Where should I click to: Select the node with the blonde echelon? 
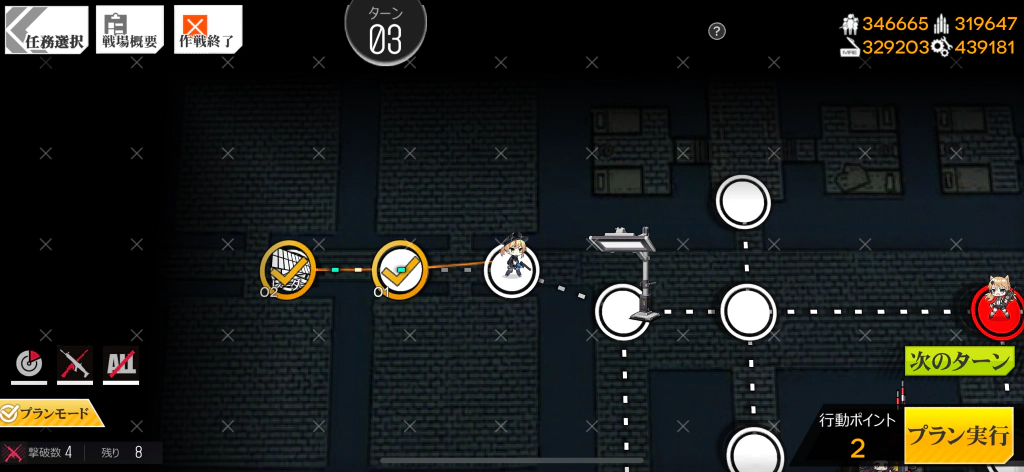click(x=512, y=270)
